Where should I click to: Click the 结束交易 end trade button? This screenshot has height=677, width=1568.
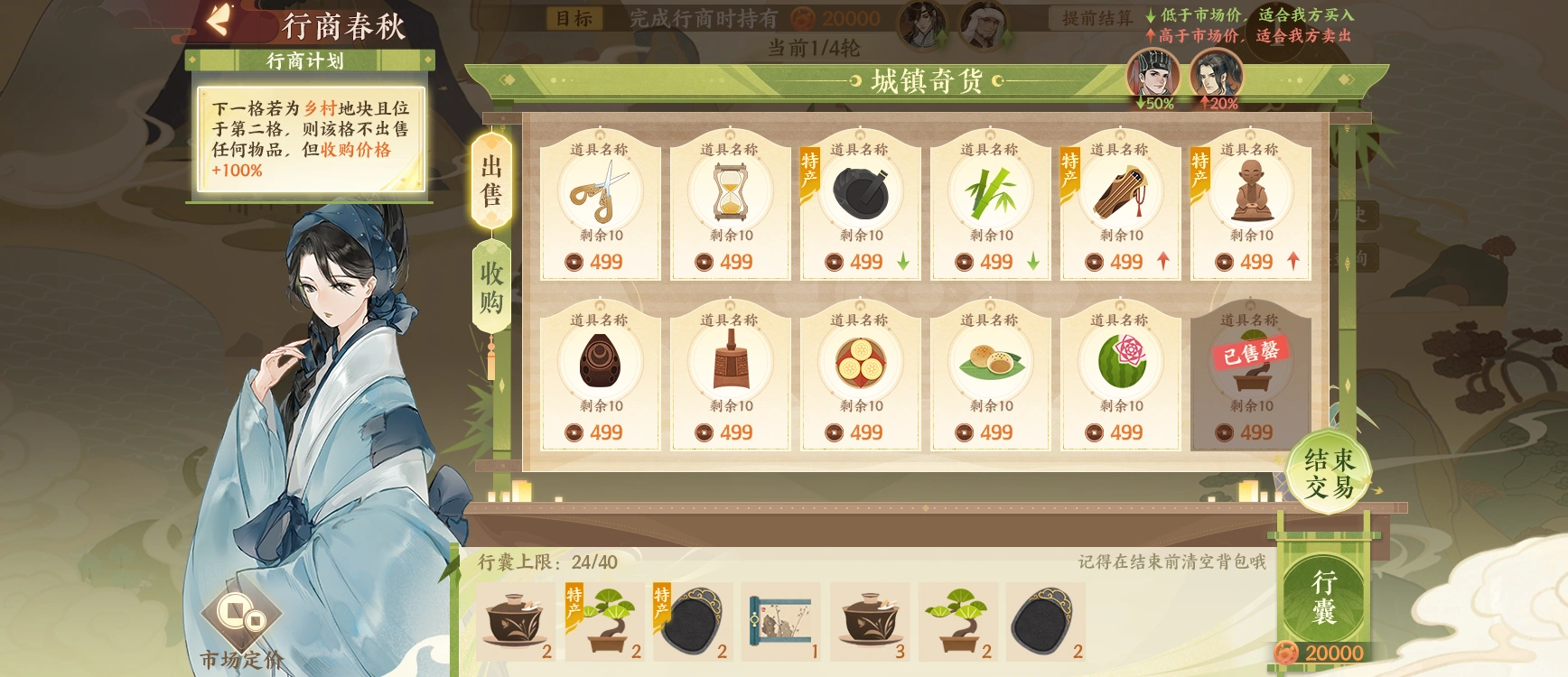[1329, 474]
